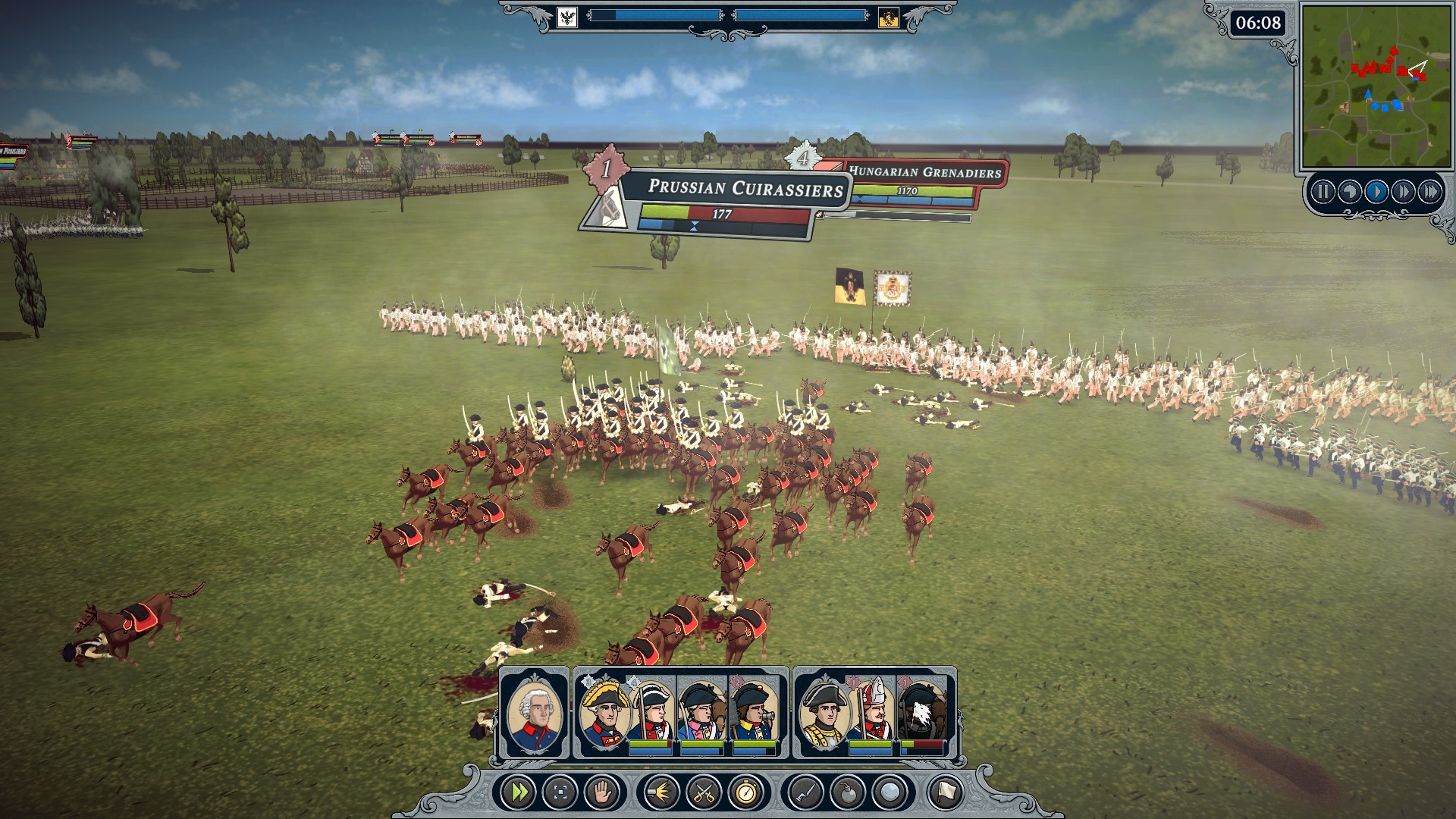Screen dimensions: 1456x819
Task: Select the yellow-trimmed bicorne officer portrait
Action: (x=604, y=713)
